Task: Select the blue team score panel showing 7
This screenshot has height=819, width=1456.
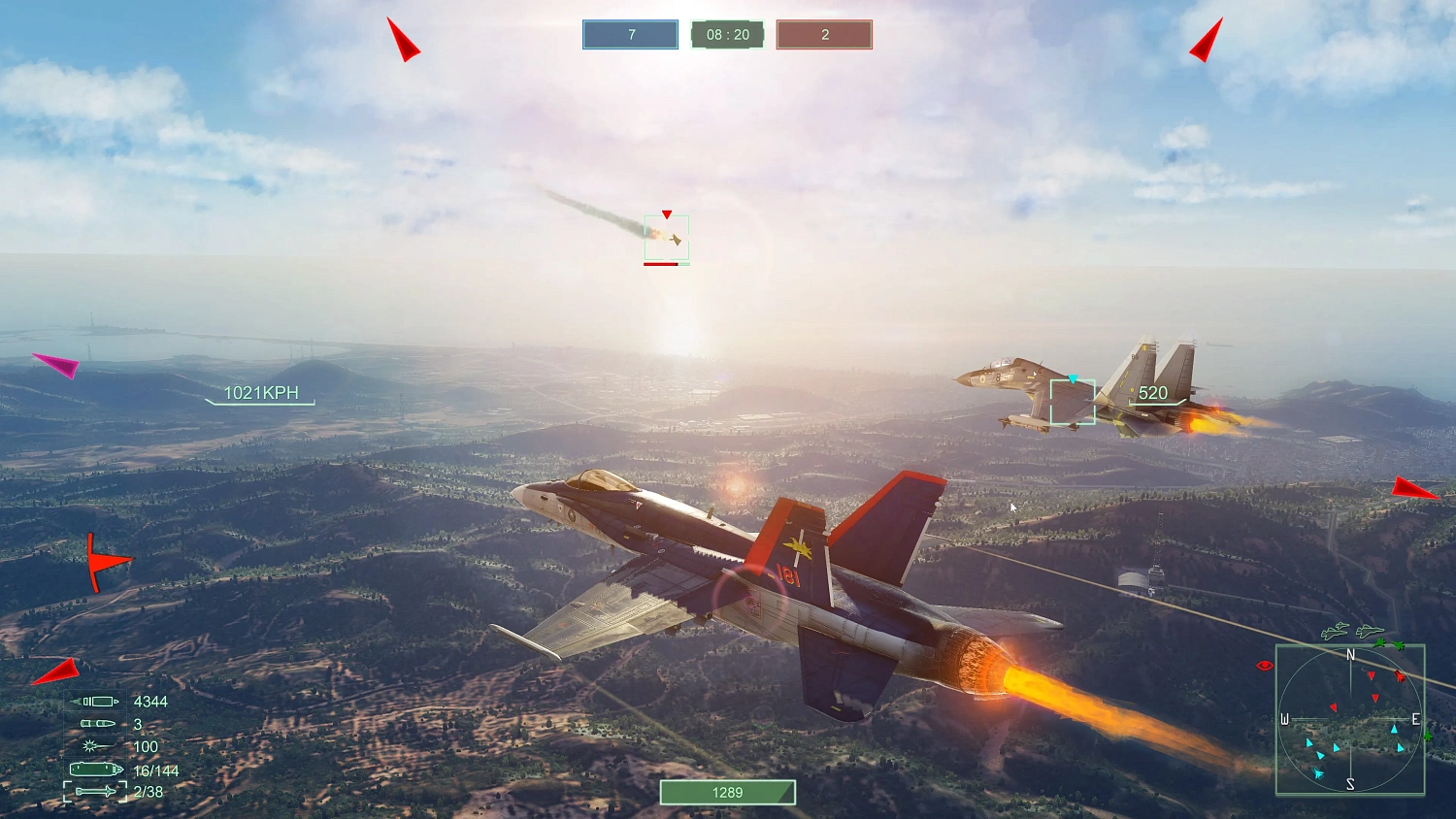Action: coord(629,34)
